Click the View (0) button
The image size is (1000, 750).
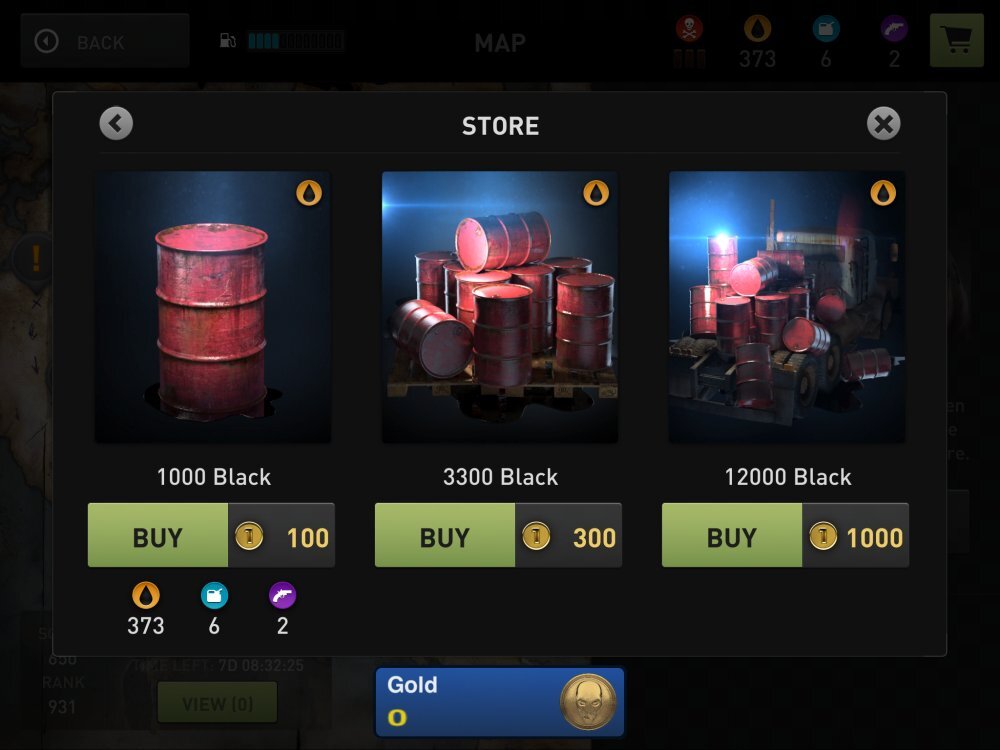[x=217, y=704]
